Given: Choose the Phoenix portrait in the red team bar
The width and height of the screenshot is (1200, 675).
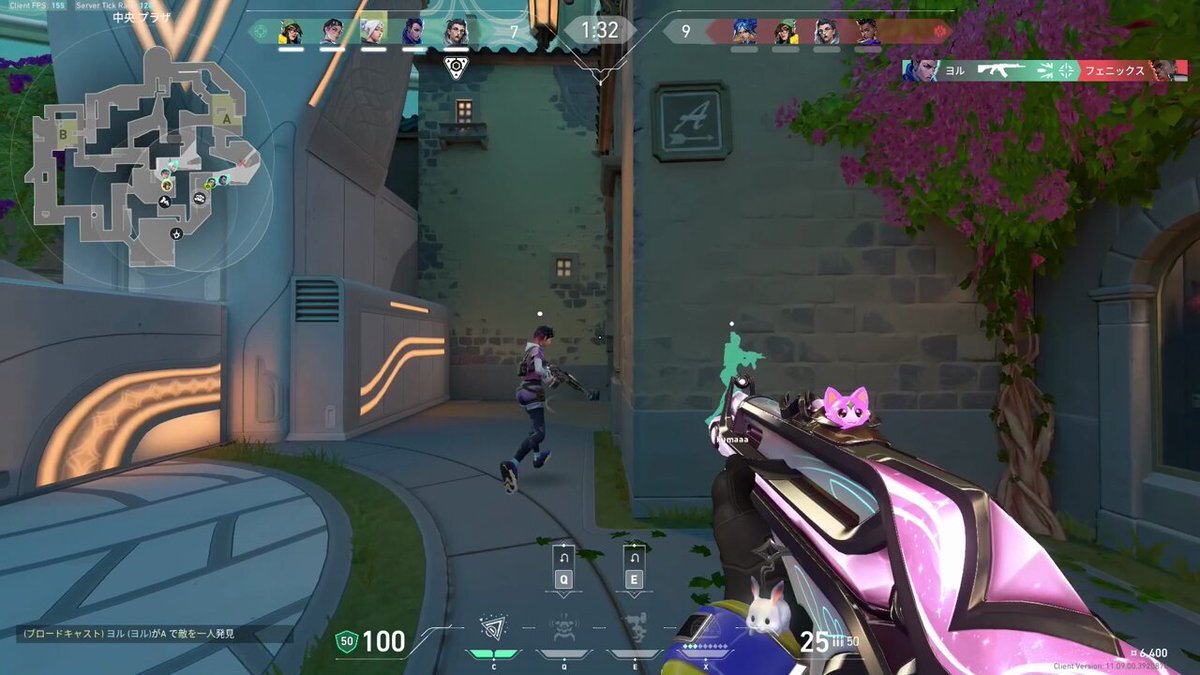Looking at the screenshot, I should (868, 31).
